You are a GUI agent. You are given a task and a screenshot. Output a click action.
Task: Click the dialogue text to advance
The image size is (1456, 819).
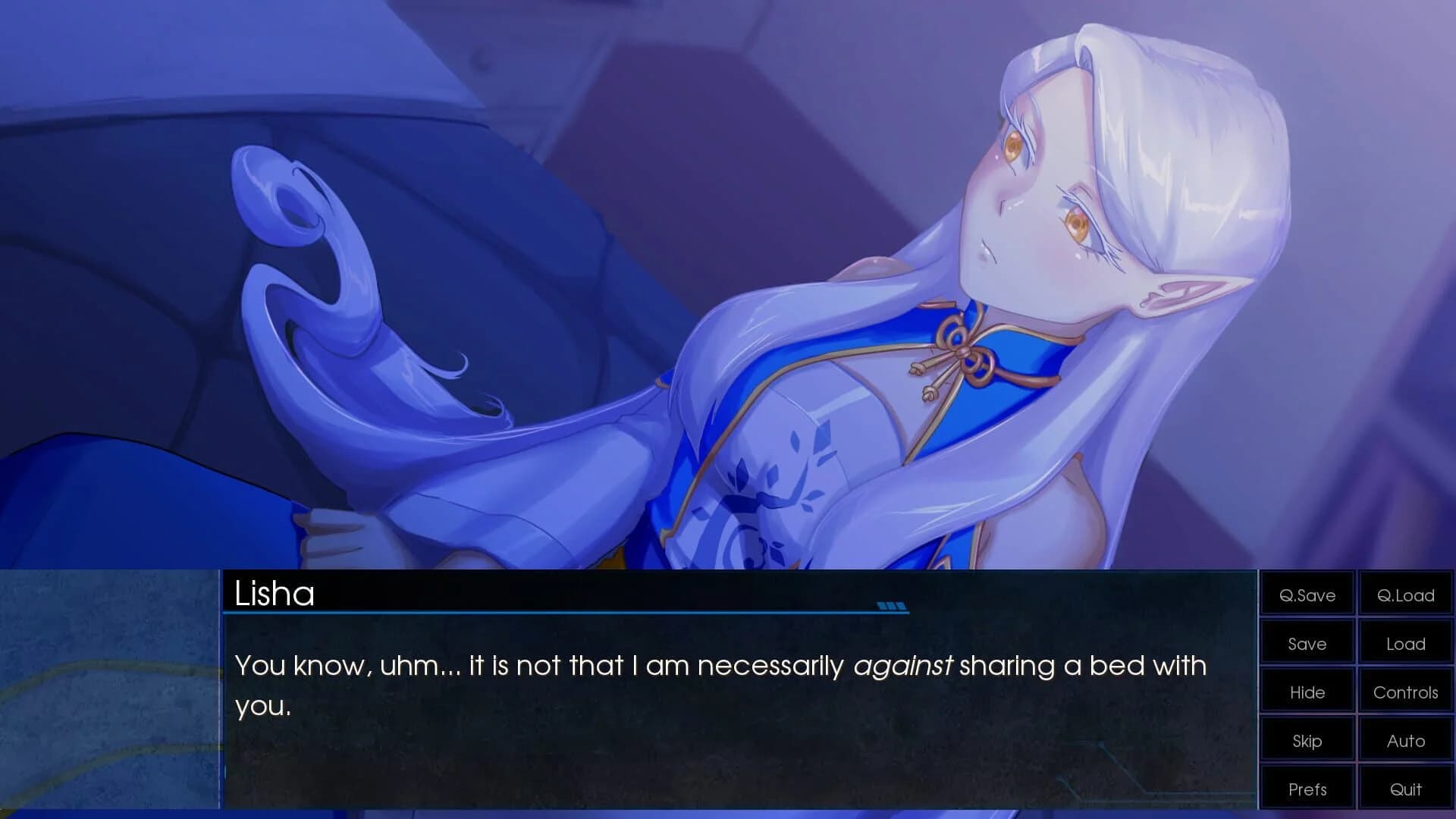point(682,667)
